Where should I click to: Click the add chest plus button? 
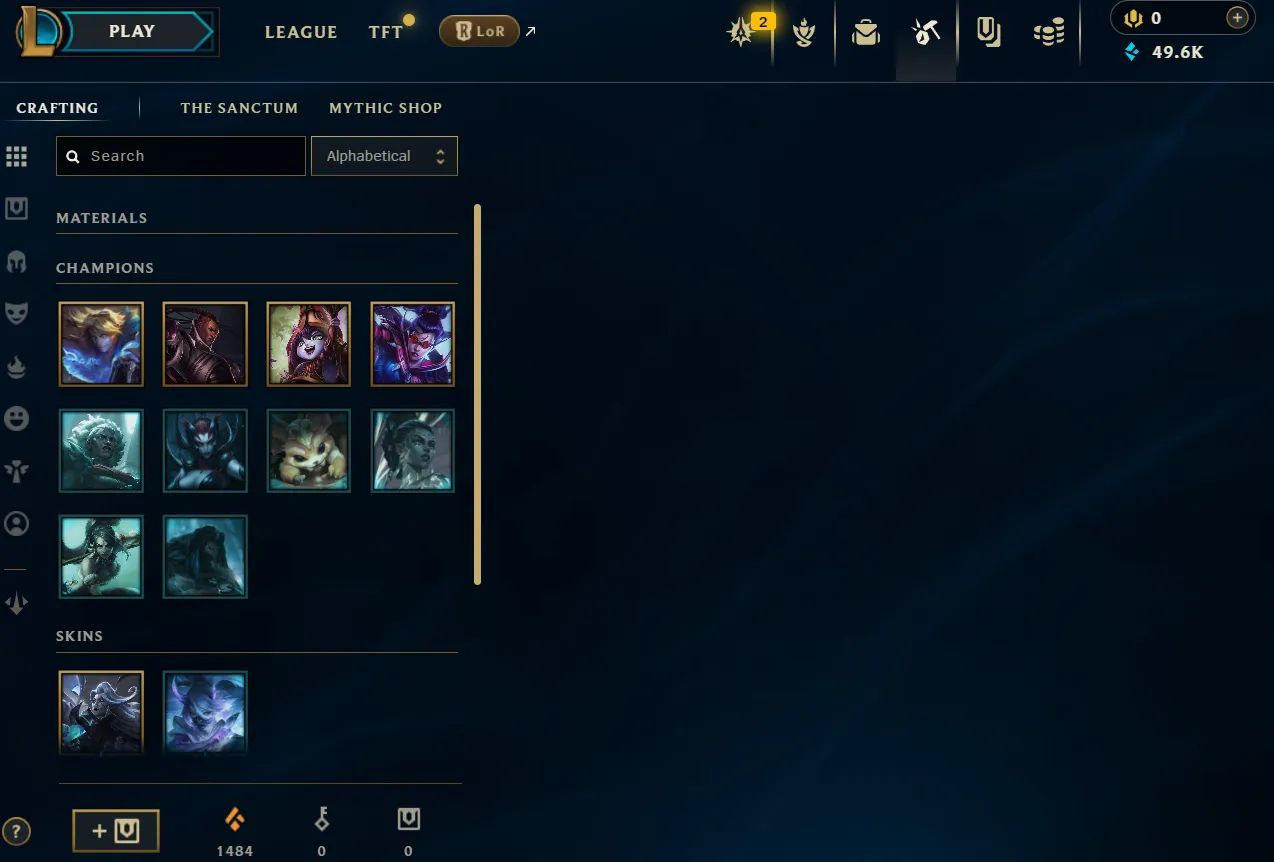pyautogui.click(x=116, y=831)
